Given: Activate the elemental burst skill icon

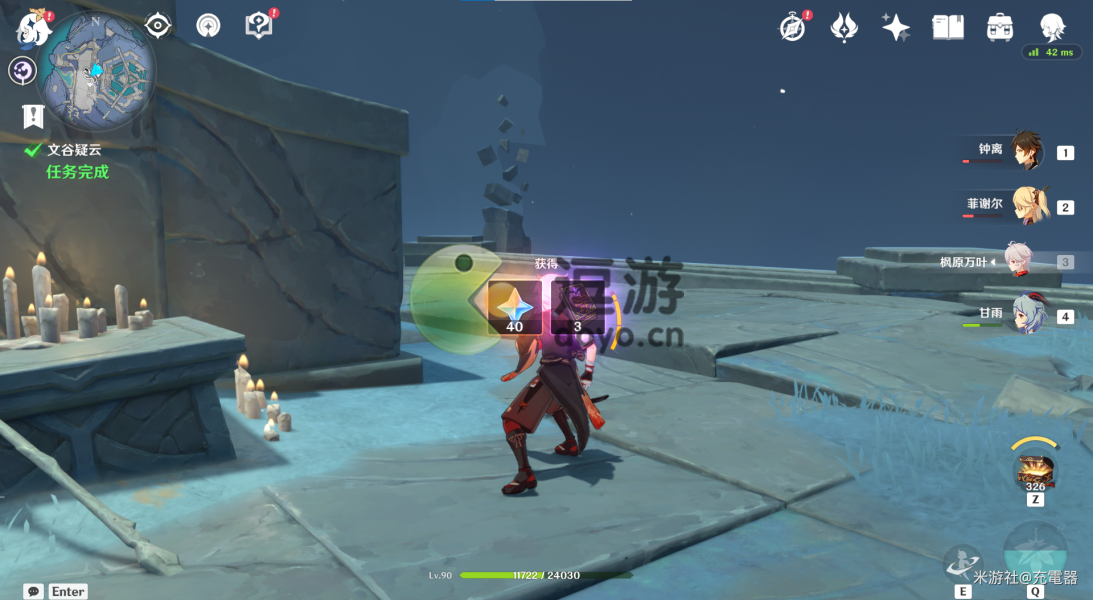Looking at the screenshot, I should click(x=1034, y=552).
